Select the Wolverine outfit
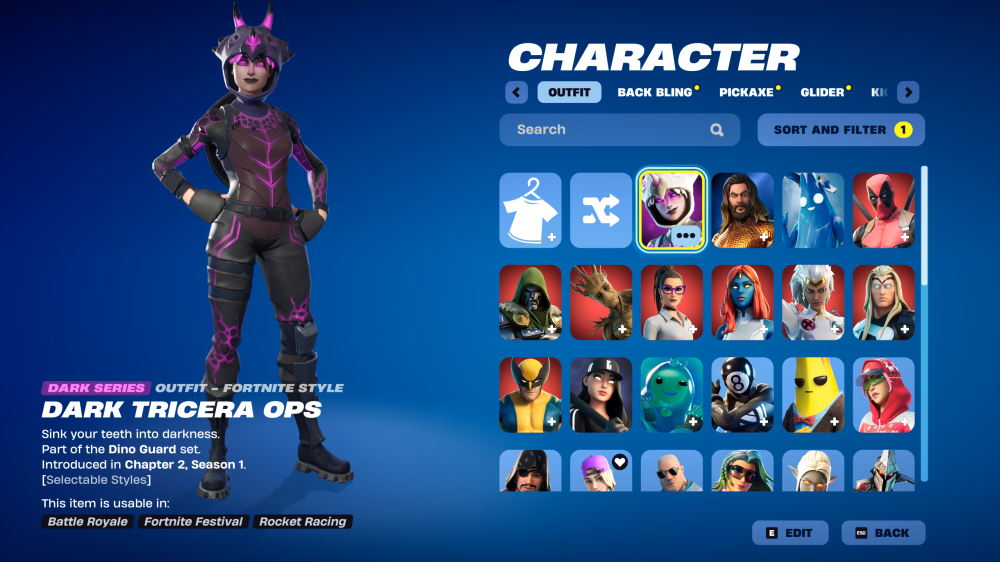The height and width of the screenshot is (562, 1000). (x=530, y=394)
